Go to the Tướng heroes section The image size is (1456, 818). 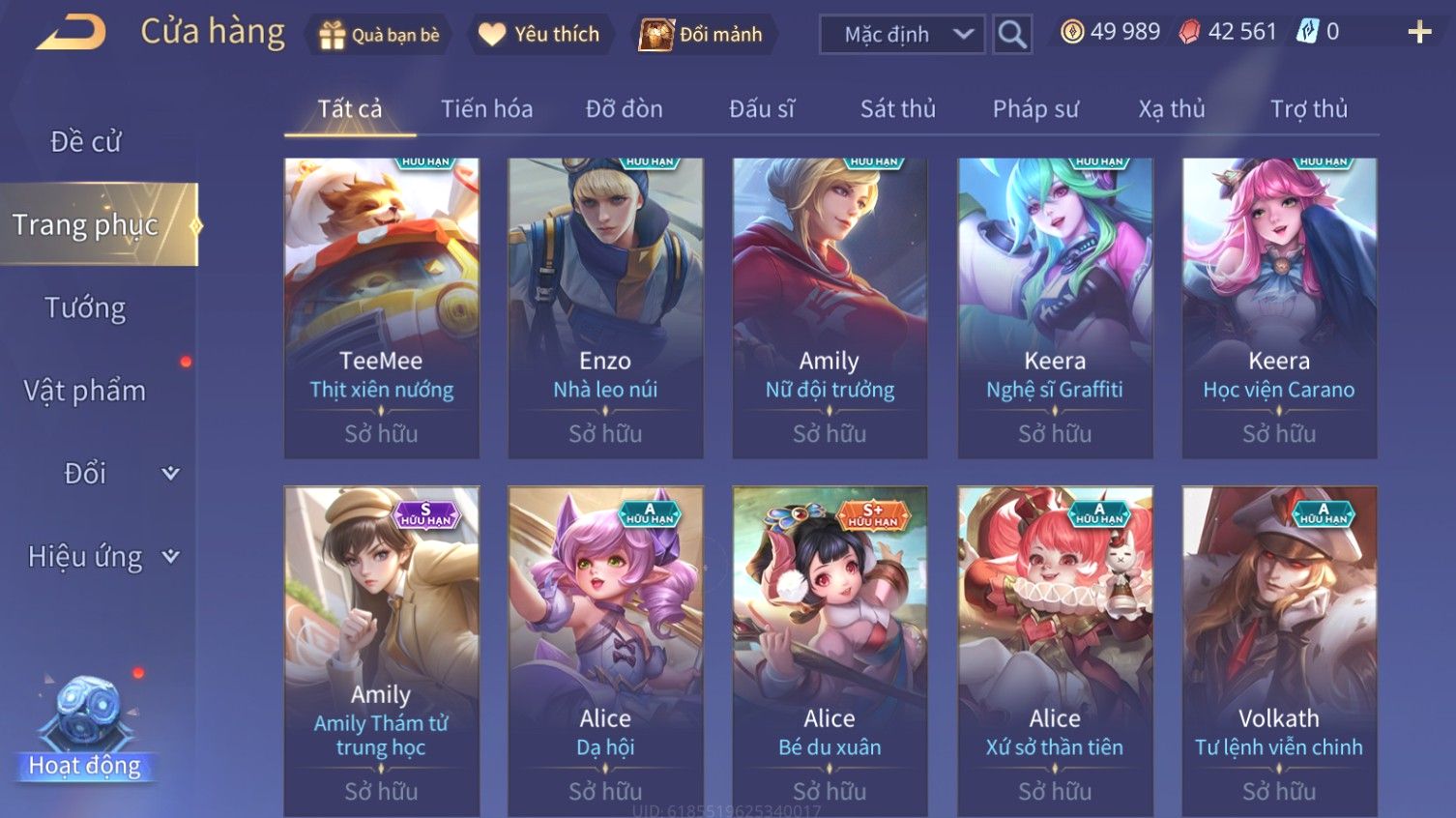click(86, 308)
